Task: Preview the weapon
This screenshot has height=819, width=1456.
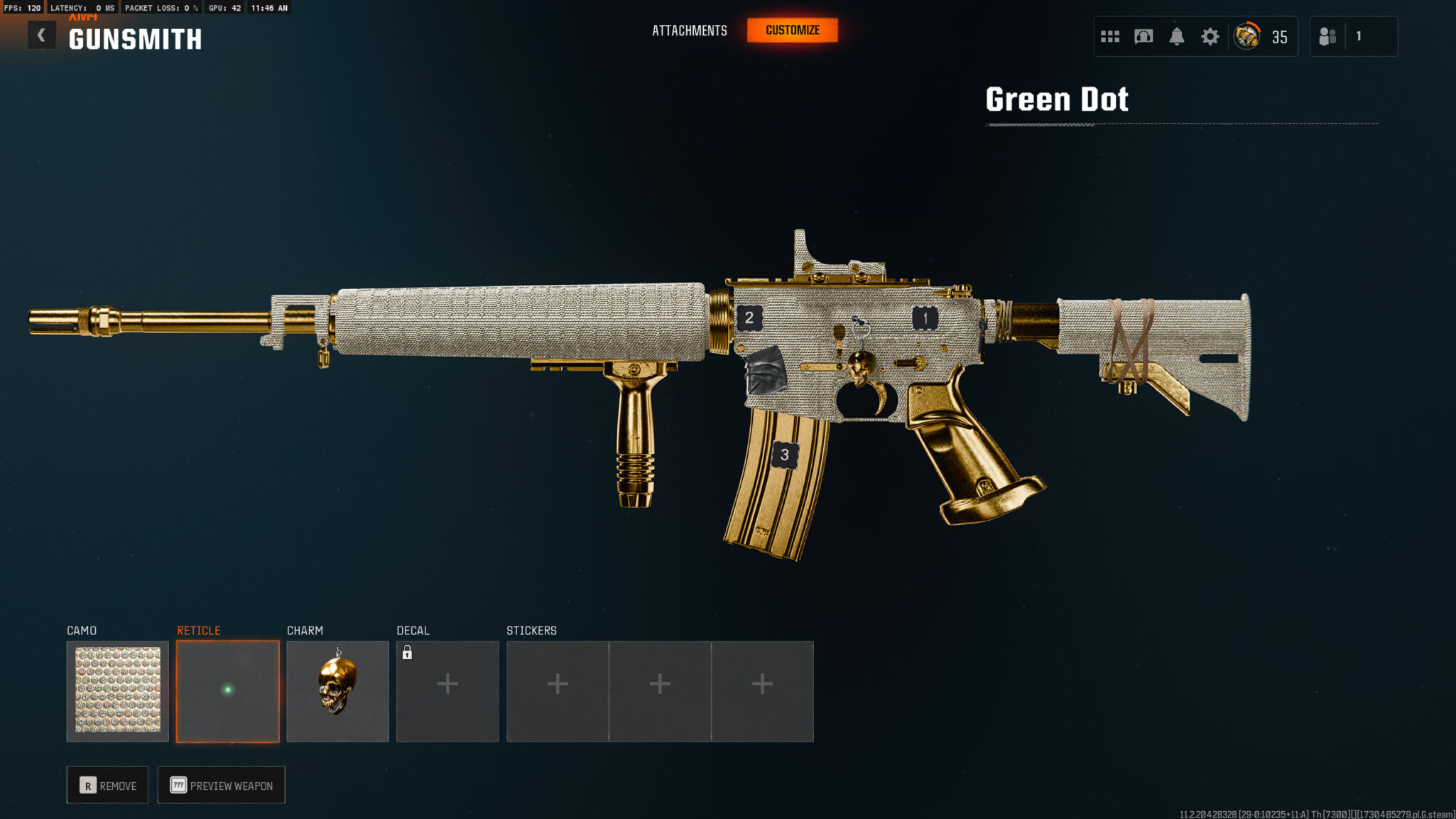Action: point(221,785)
